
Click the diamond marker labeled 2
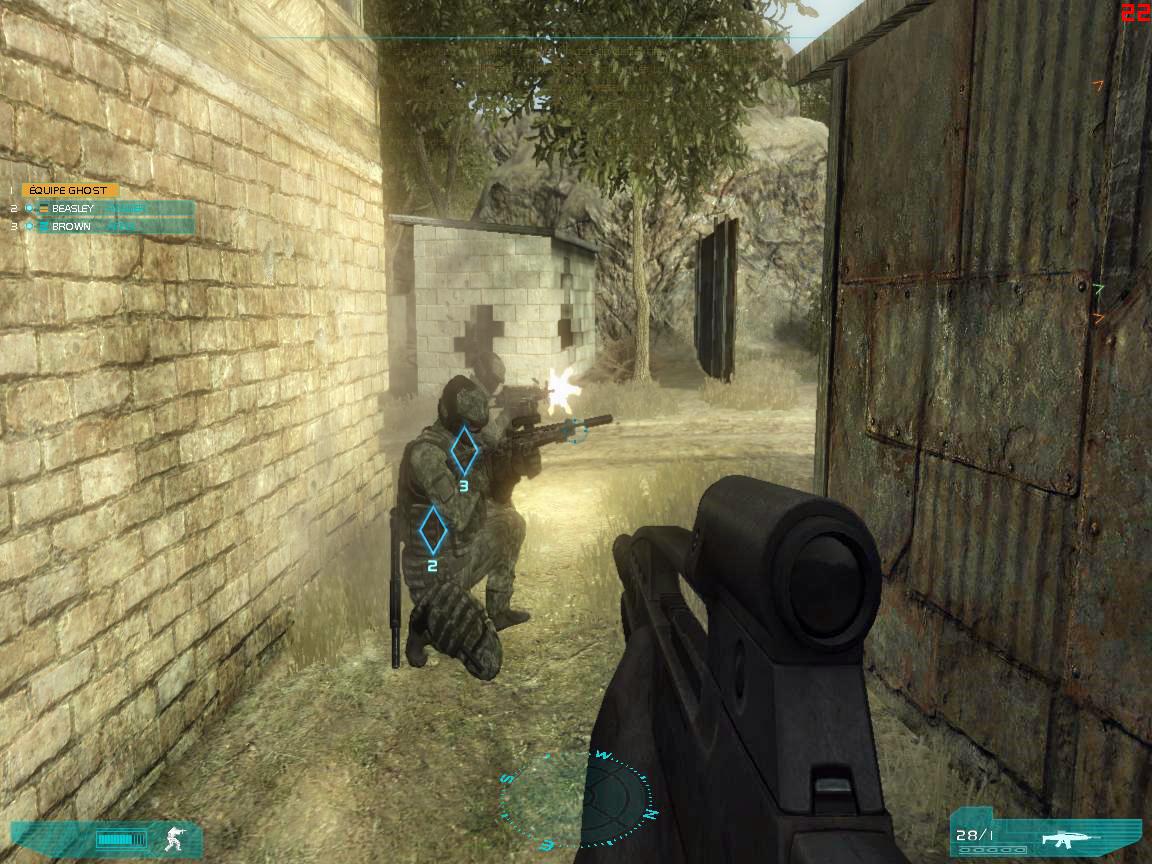432,530
